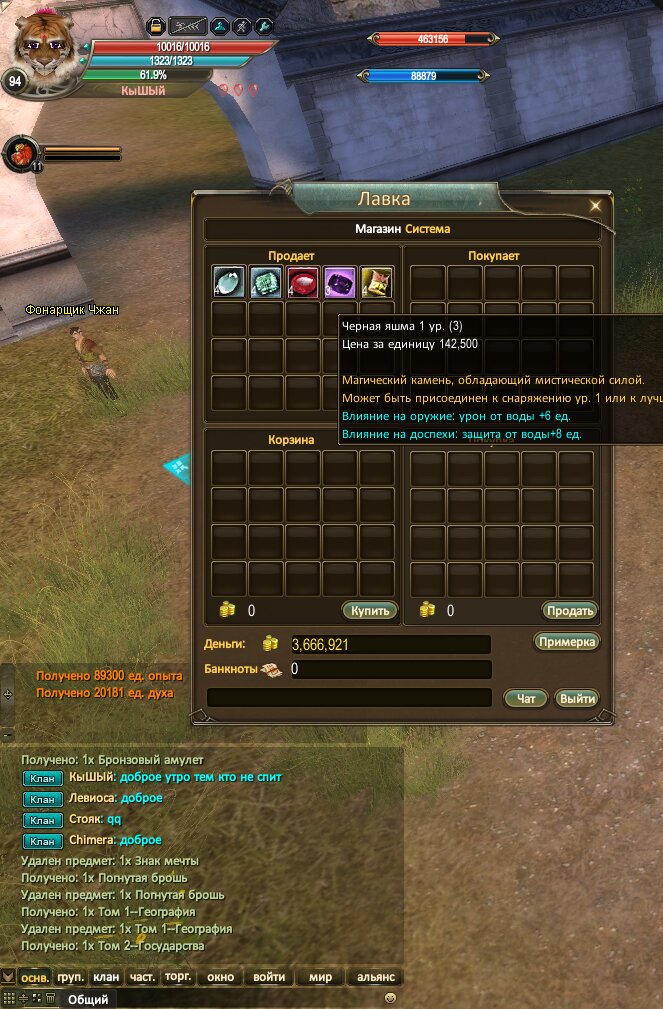Open the Примерка fitting preview
This screenshot has height=1009, width=663.
[567, 642]
